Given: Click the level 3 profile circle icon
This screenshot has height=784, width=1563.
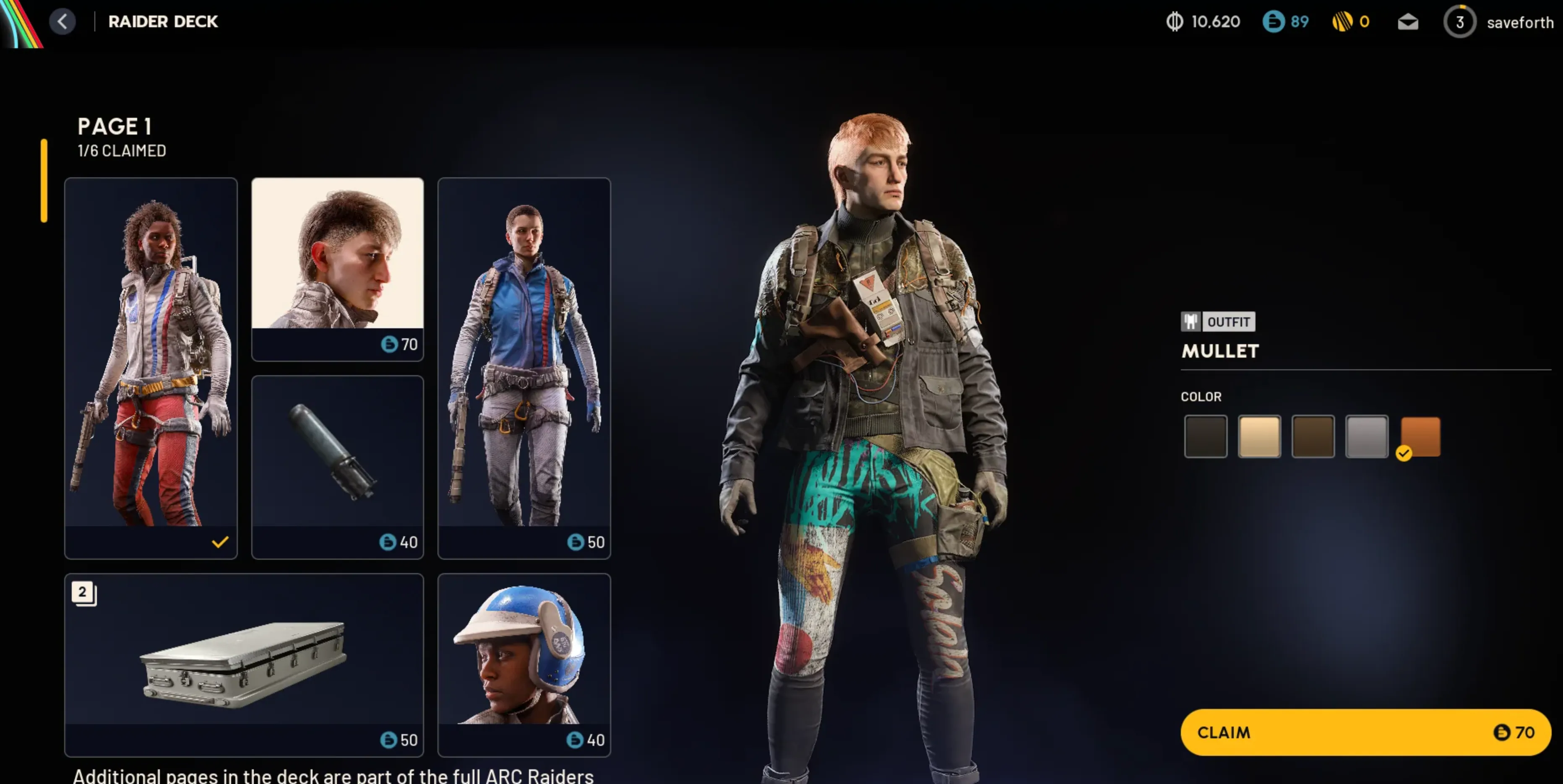Looking at the screenshot, I should pos(1461,22).
